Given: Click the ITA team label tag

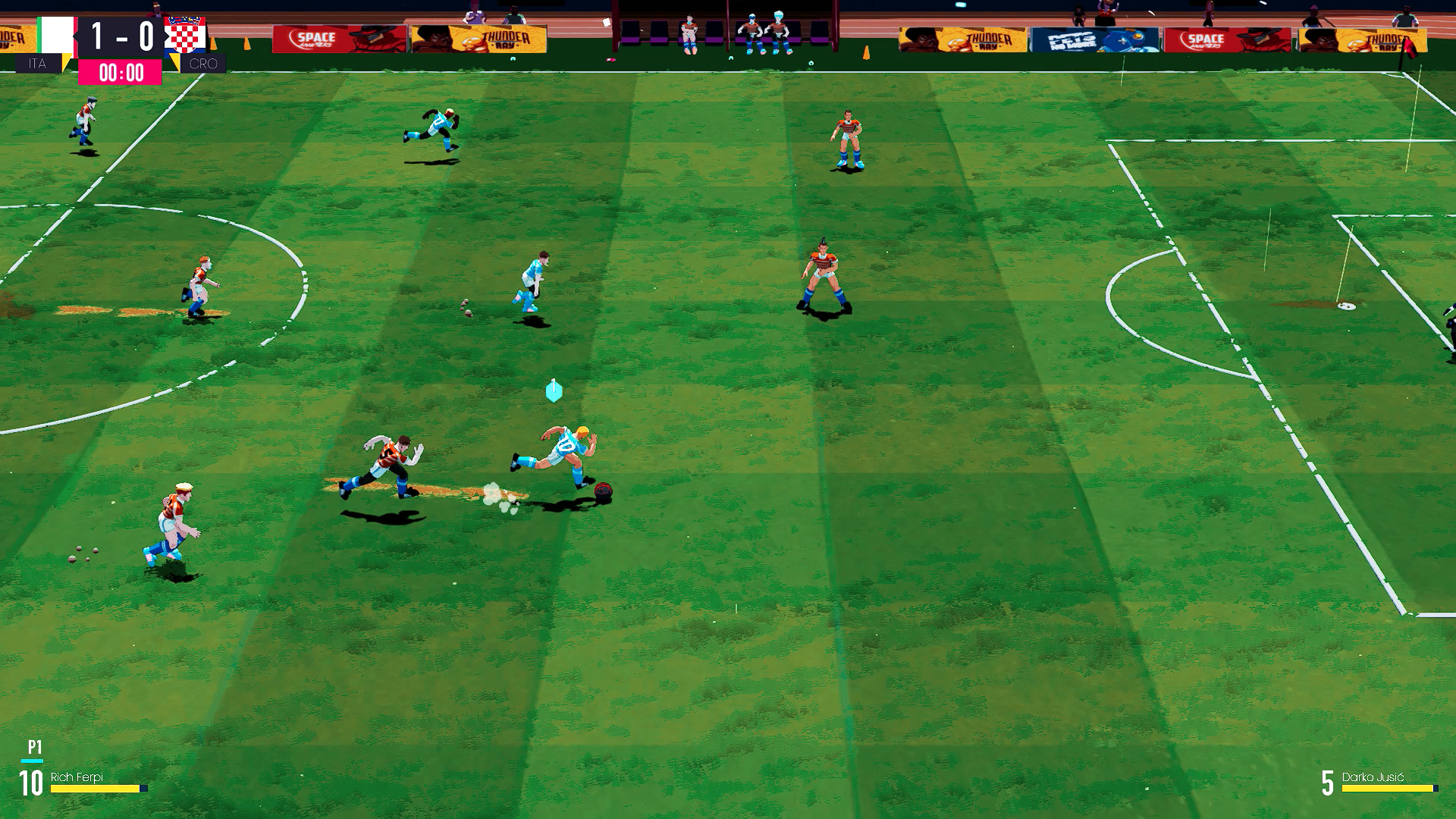Looking at the screenshot, I should tap(38, 64).
